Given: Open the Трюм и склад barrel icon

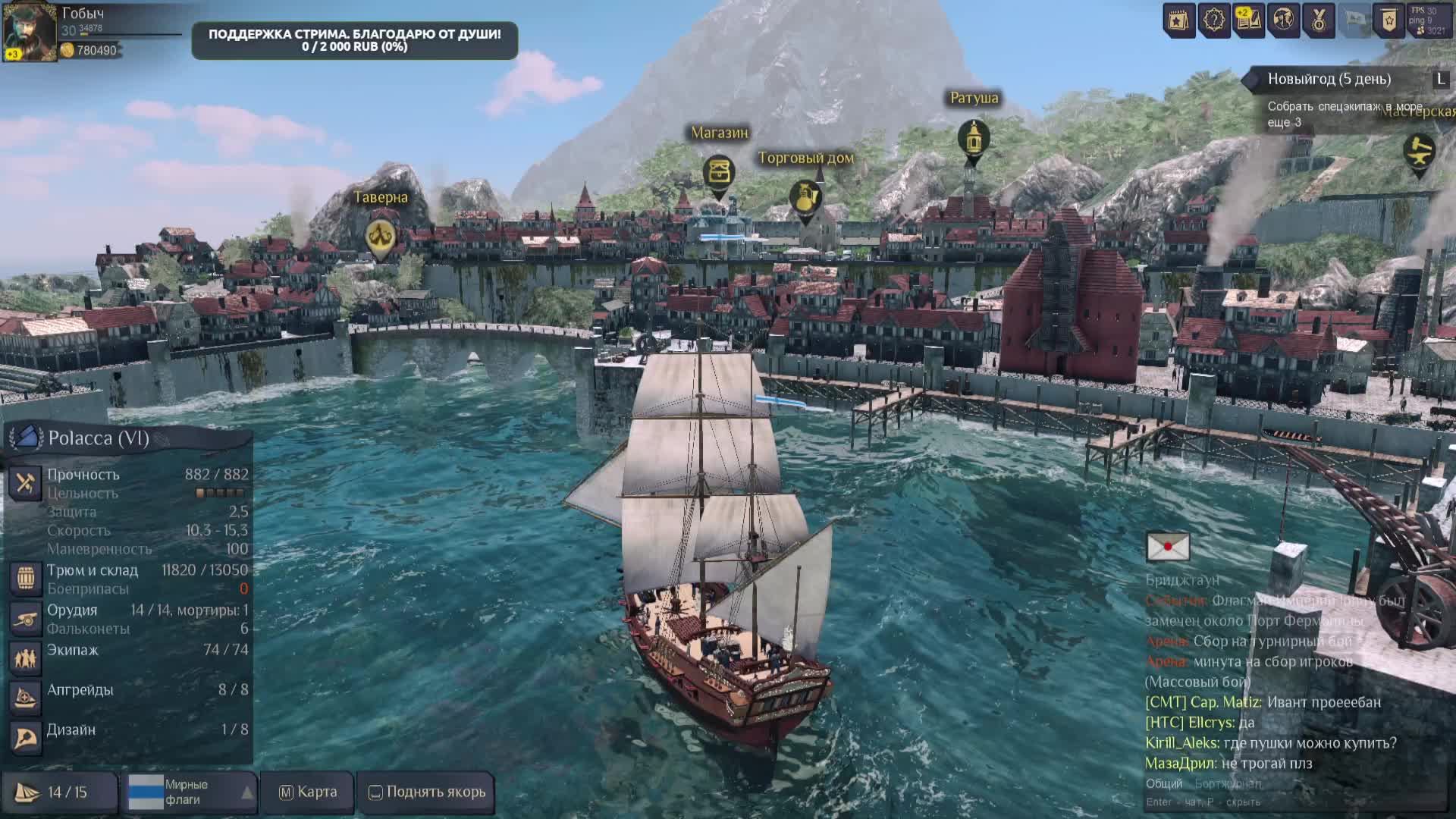Looking at the screenshot, I should click(x=25, y=579).
